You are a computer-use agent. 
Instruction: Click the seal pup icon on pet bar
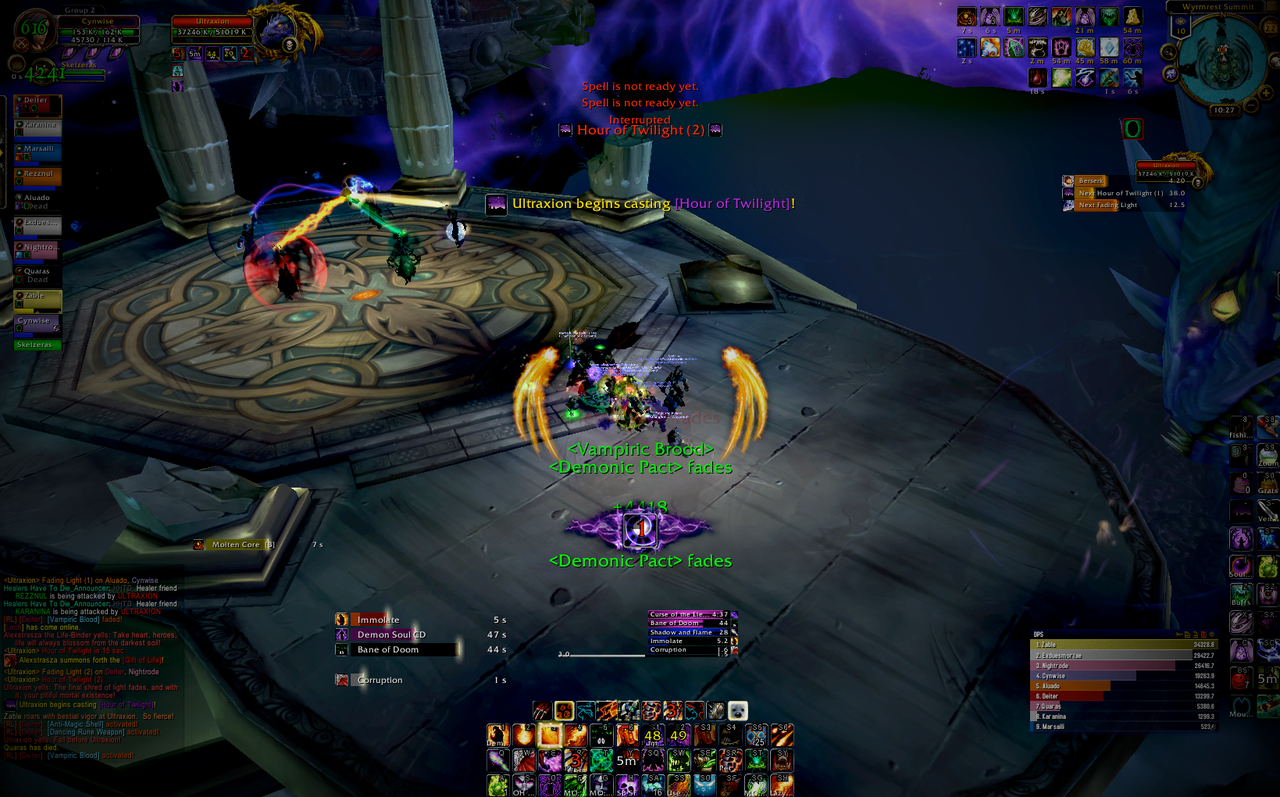click(736, 711)
